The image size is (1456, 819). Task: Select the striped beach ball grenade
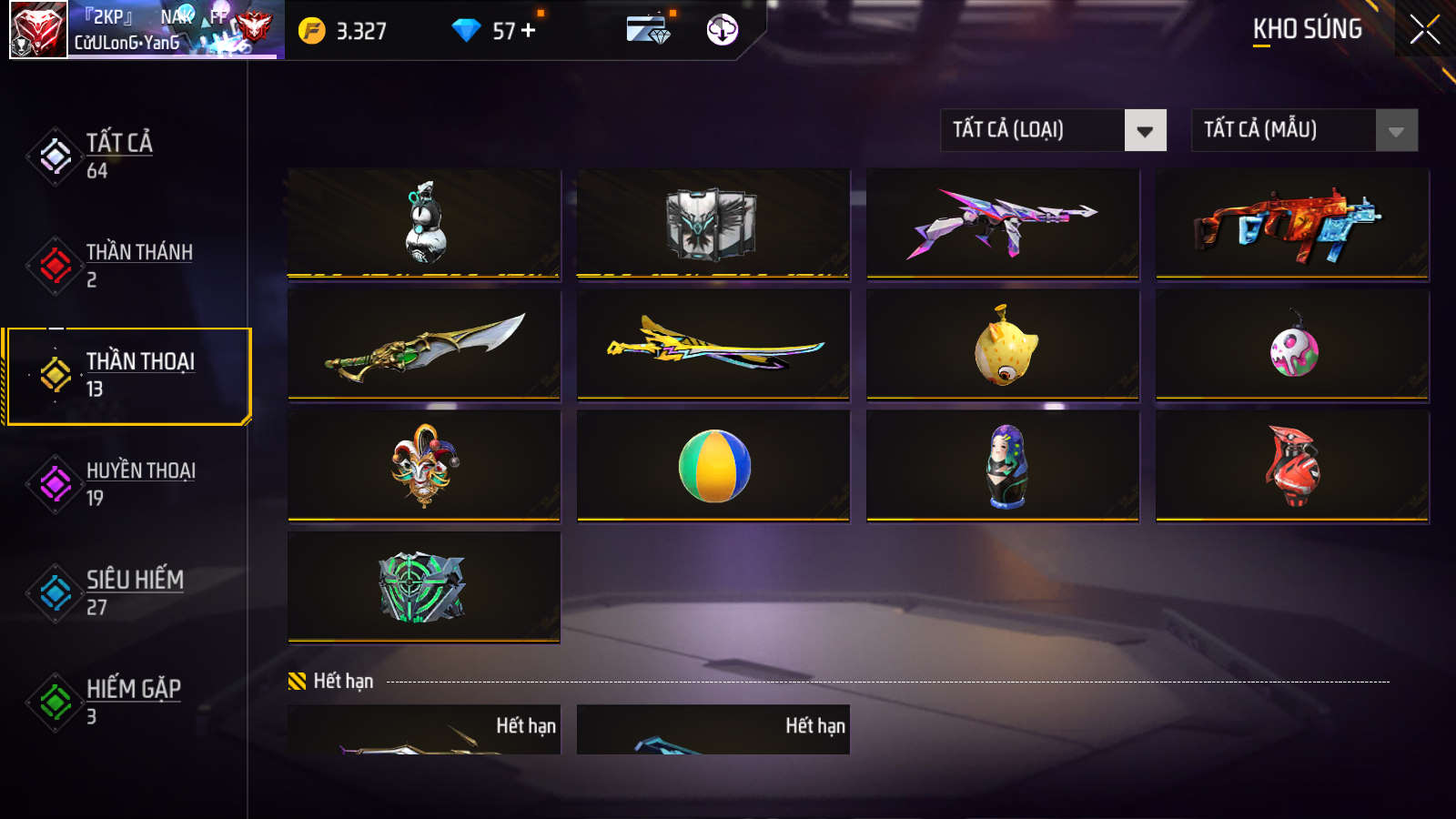pos(713,466)
